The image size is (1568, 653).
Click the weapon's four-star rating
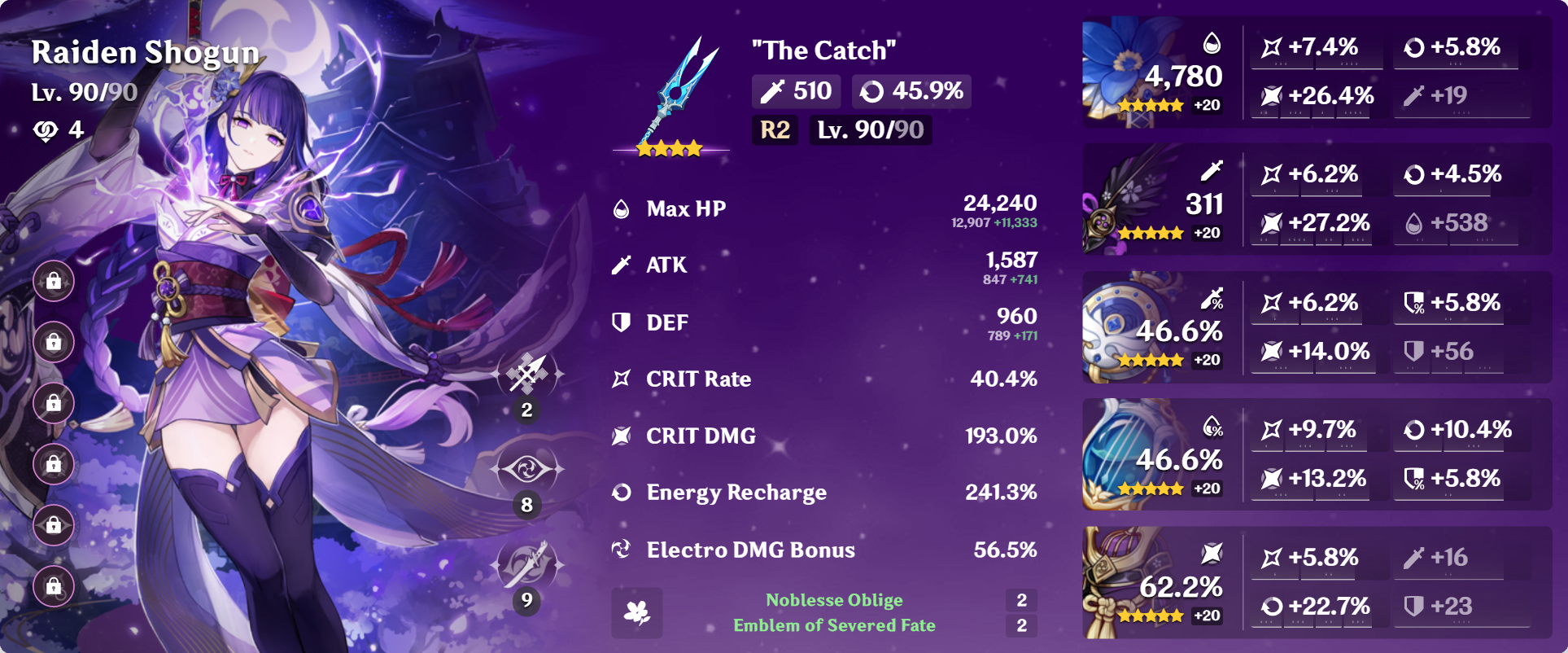tap(670, 148)
